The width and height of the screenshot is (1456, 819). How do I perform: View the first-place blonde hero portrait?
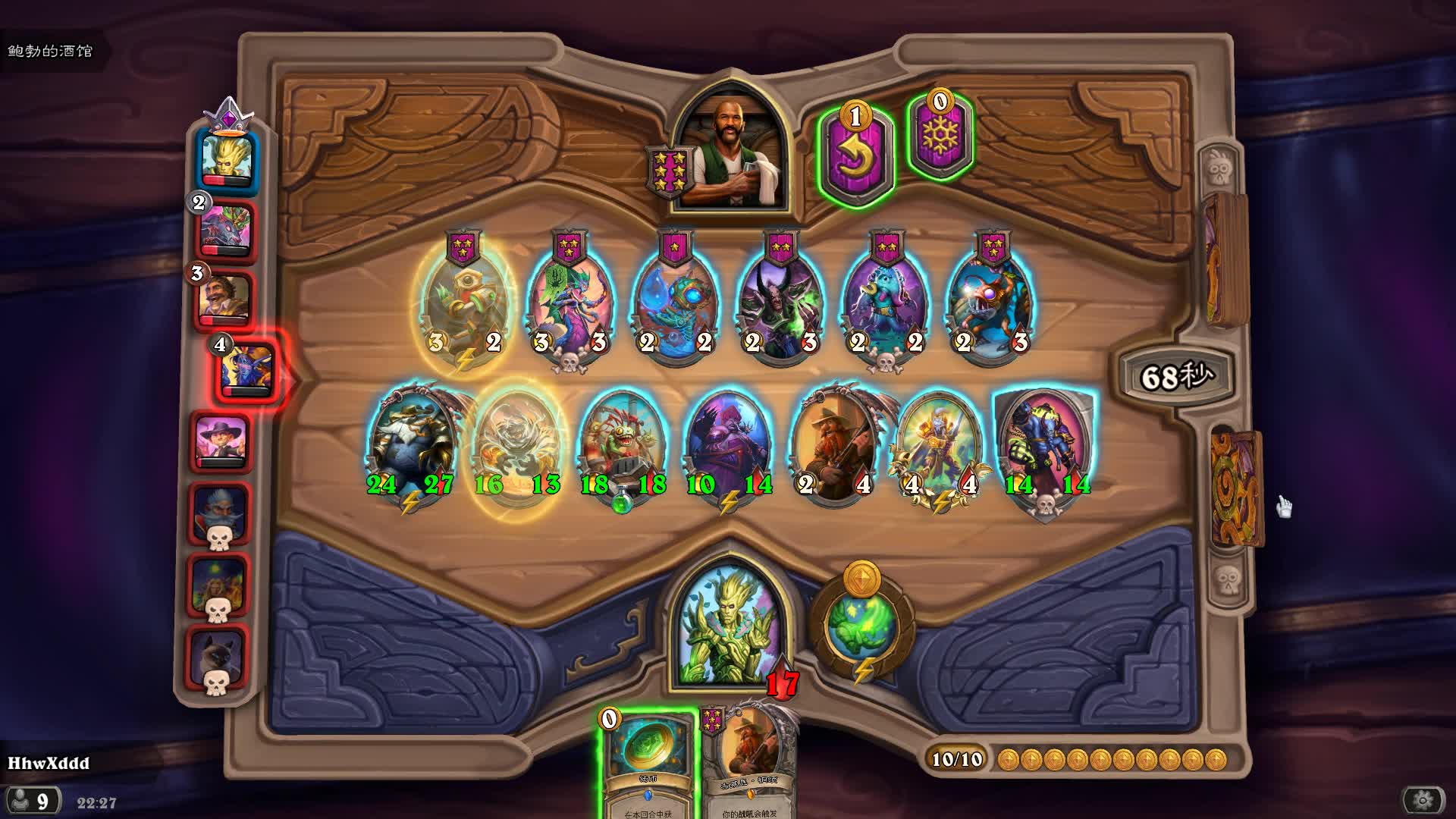click(227, 158)
